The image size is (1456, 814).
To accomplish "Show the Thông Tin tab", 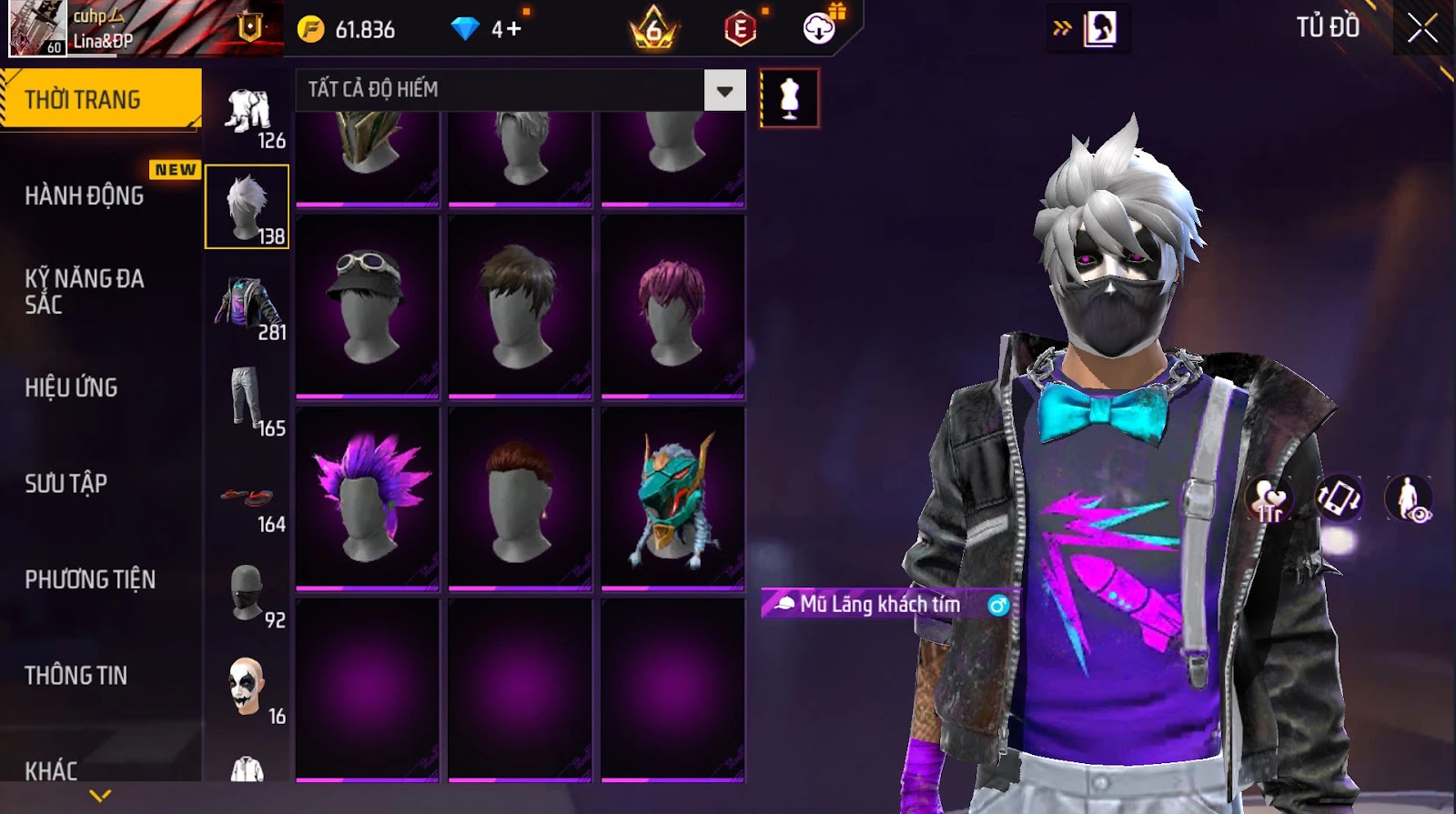I will [x=76, y=675].
